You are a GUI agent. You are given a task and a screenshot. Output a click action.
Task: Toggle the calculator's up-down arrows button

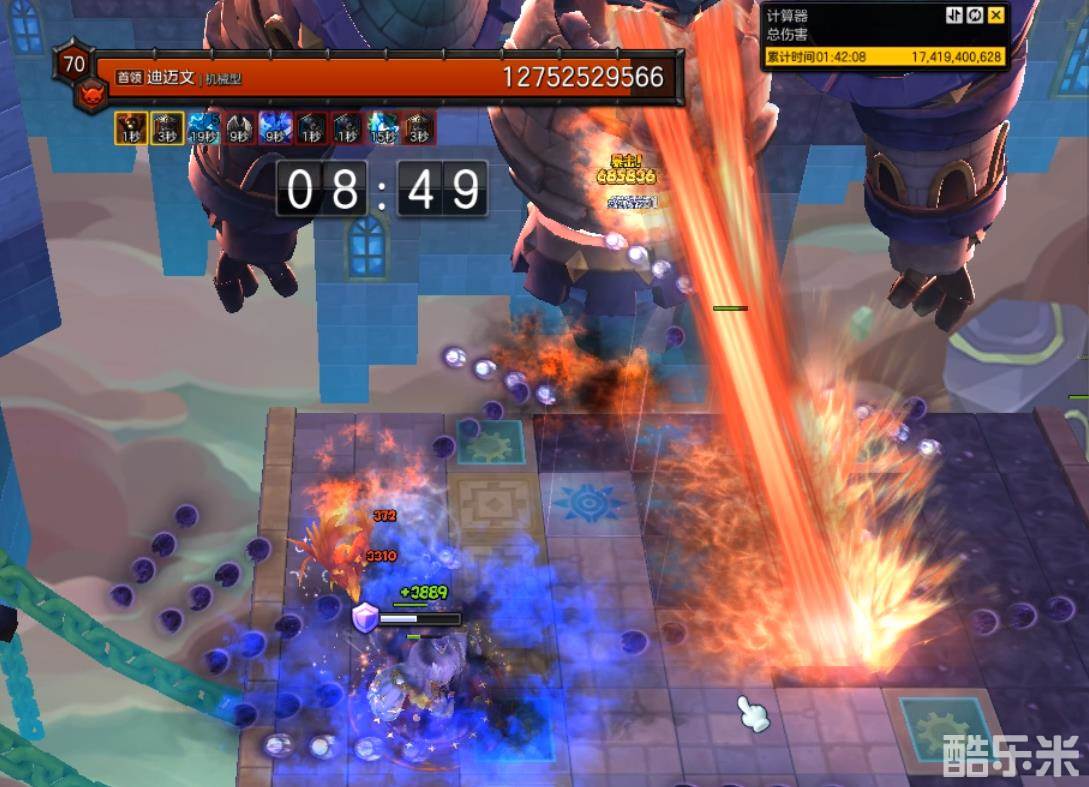coord(954,15)
